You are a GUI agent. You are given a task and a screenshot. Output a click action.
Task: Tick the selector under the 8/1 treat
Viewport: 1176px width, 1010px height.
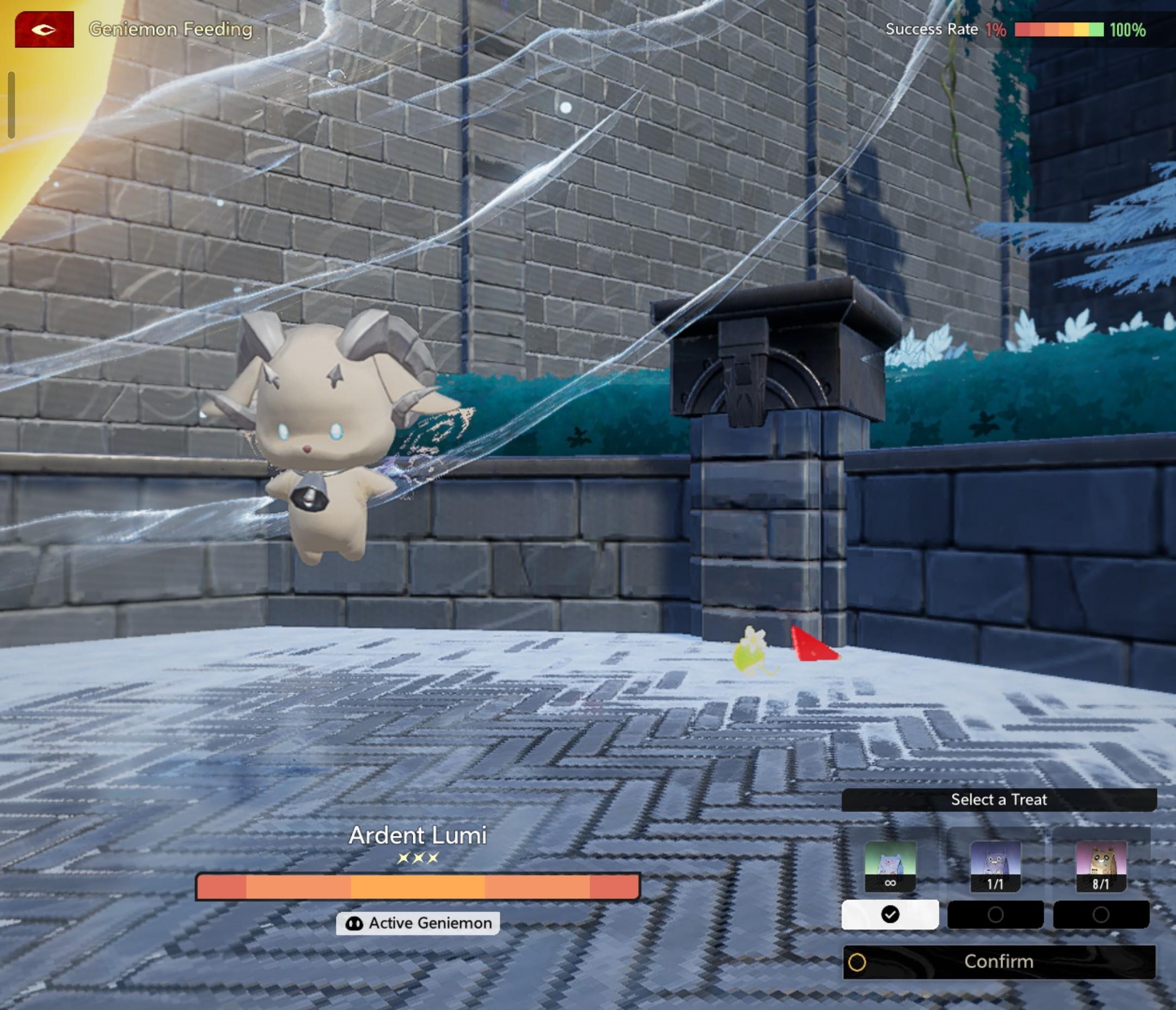[x=1101, y=915]
